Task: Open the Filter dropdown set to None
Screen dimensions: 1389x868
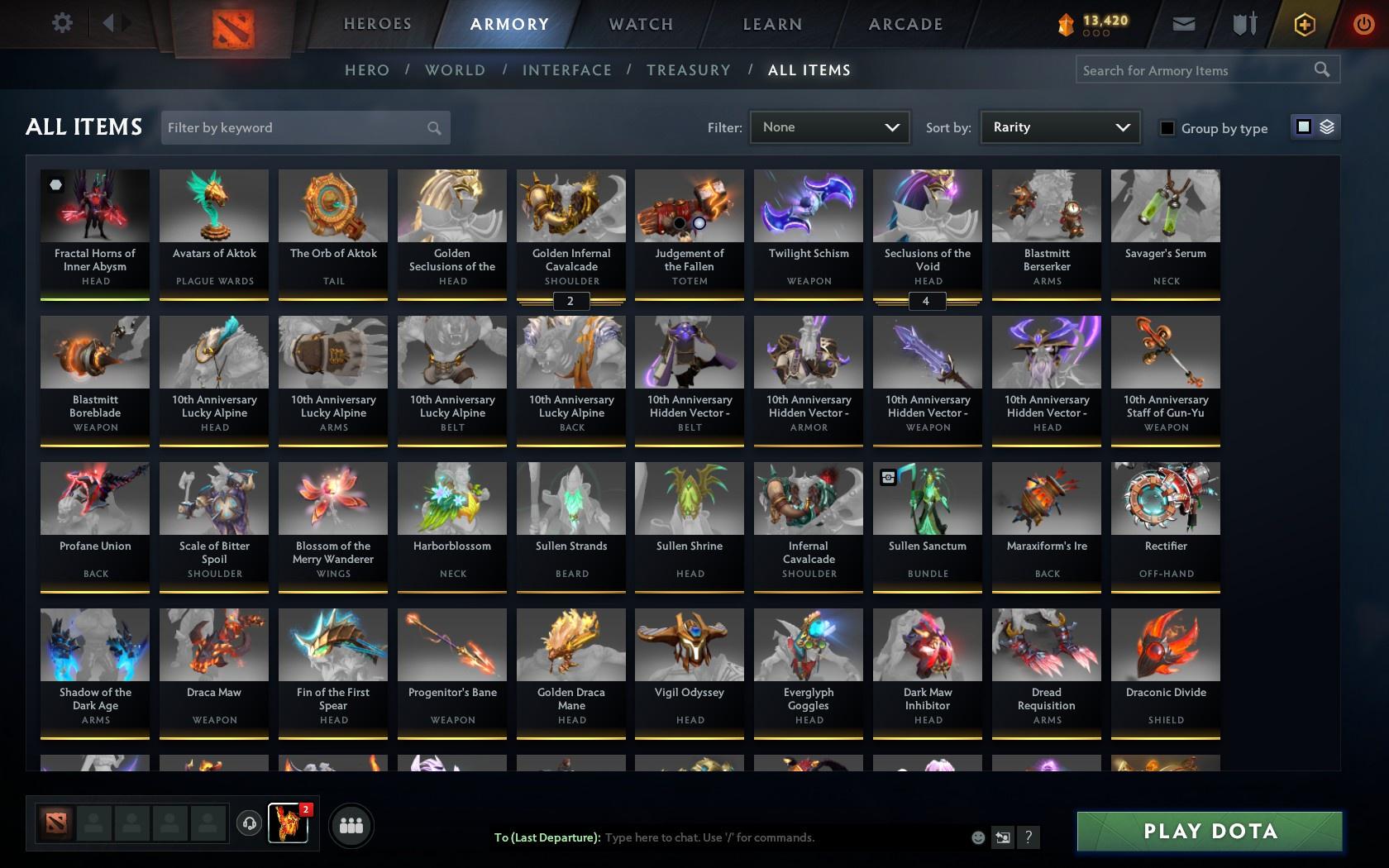Action: 829,127
